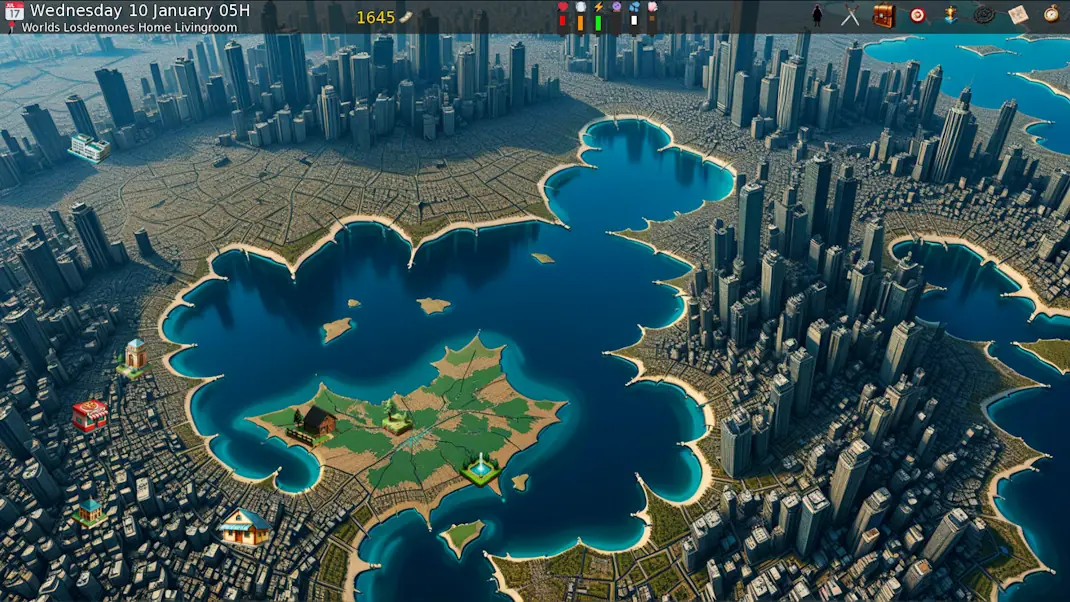Select the crossed swords icon

click(850, 15)
